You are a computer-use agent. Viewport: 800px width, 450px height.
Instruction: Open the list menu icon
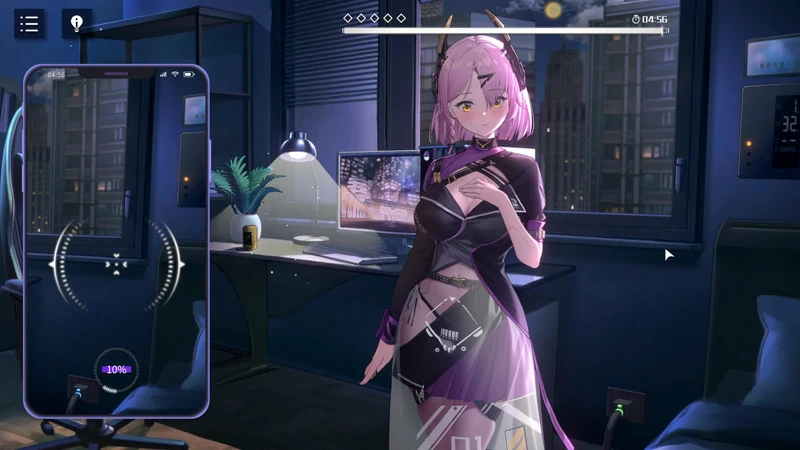(29, 24)
